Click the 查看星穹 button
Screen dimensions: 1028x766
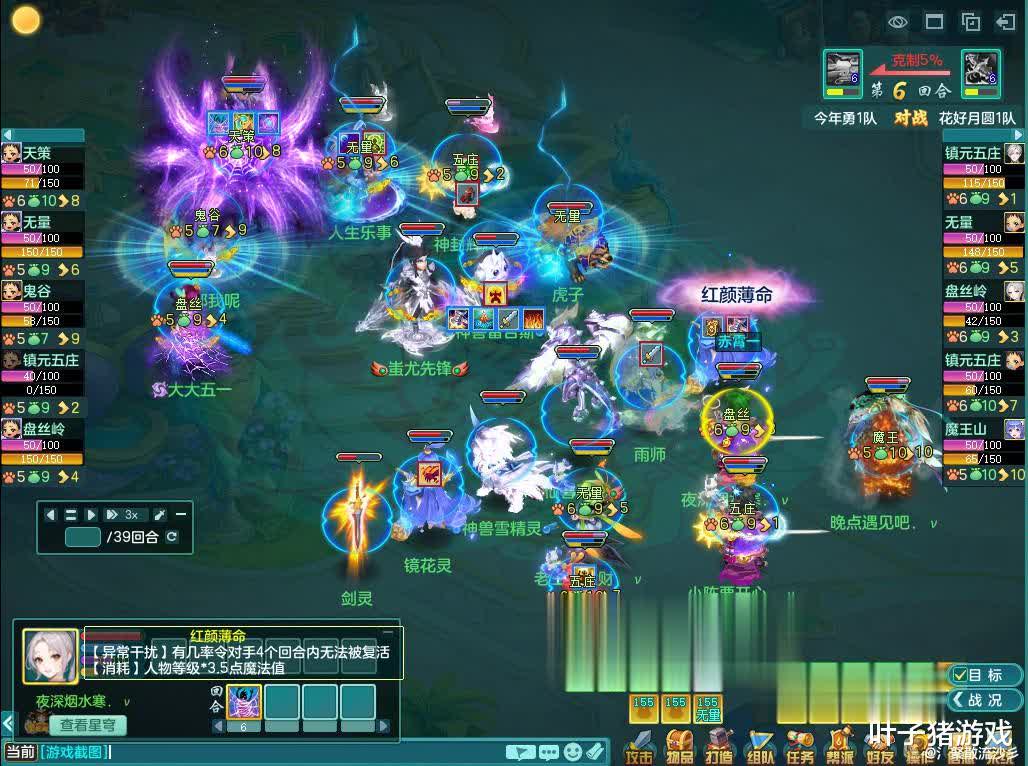pos(87,725)
